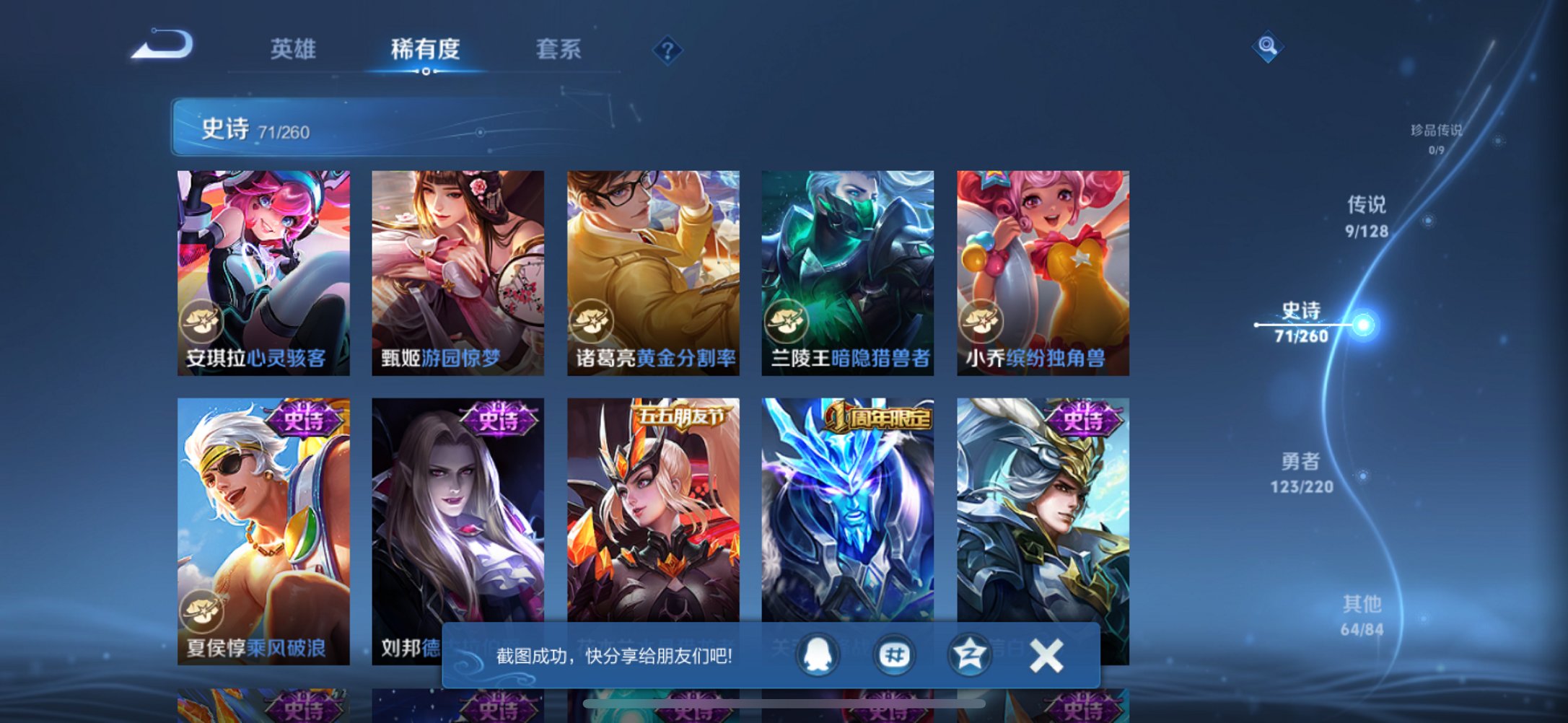
Task: Open the 甄姬游园惊梦 skin thumbnail
Action: 457,274
